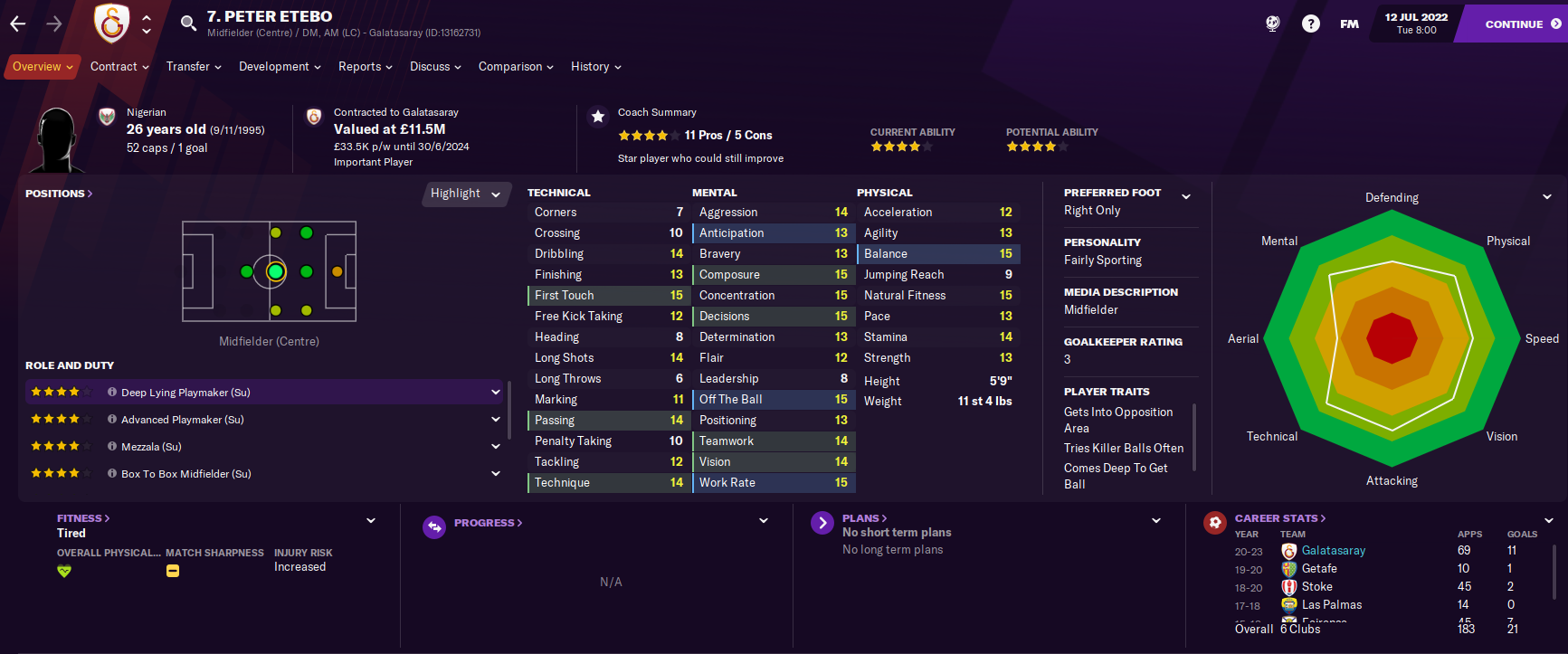Viewport: 1568px width, 654px height.
Task: Select the Deep Lying Playmaker role row
Action: pyautogui.click(x=262, y=393)
